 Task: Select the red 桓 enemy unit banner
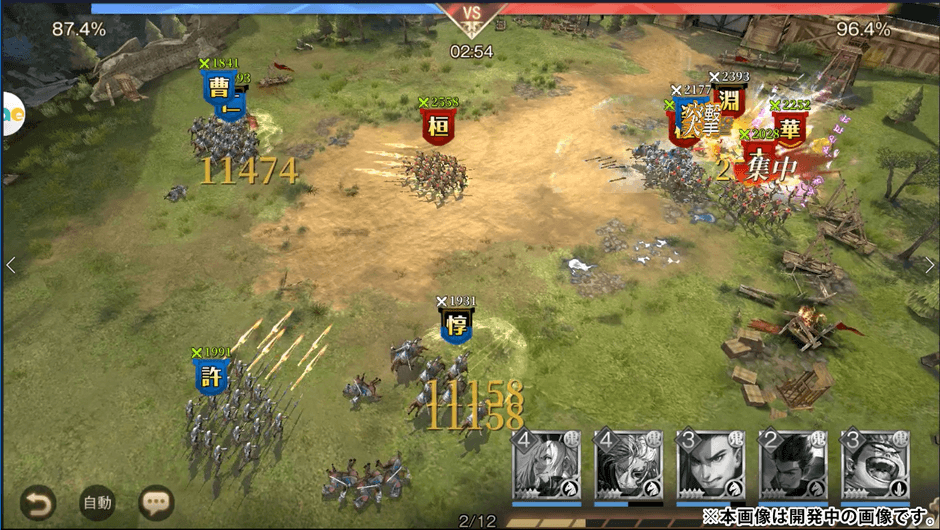click(438, 127)
